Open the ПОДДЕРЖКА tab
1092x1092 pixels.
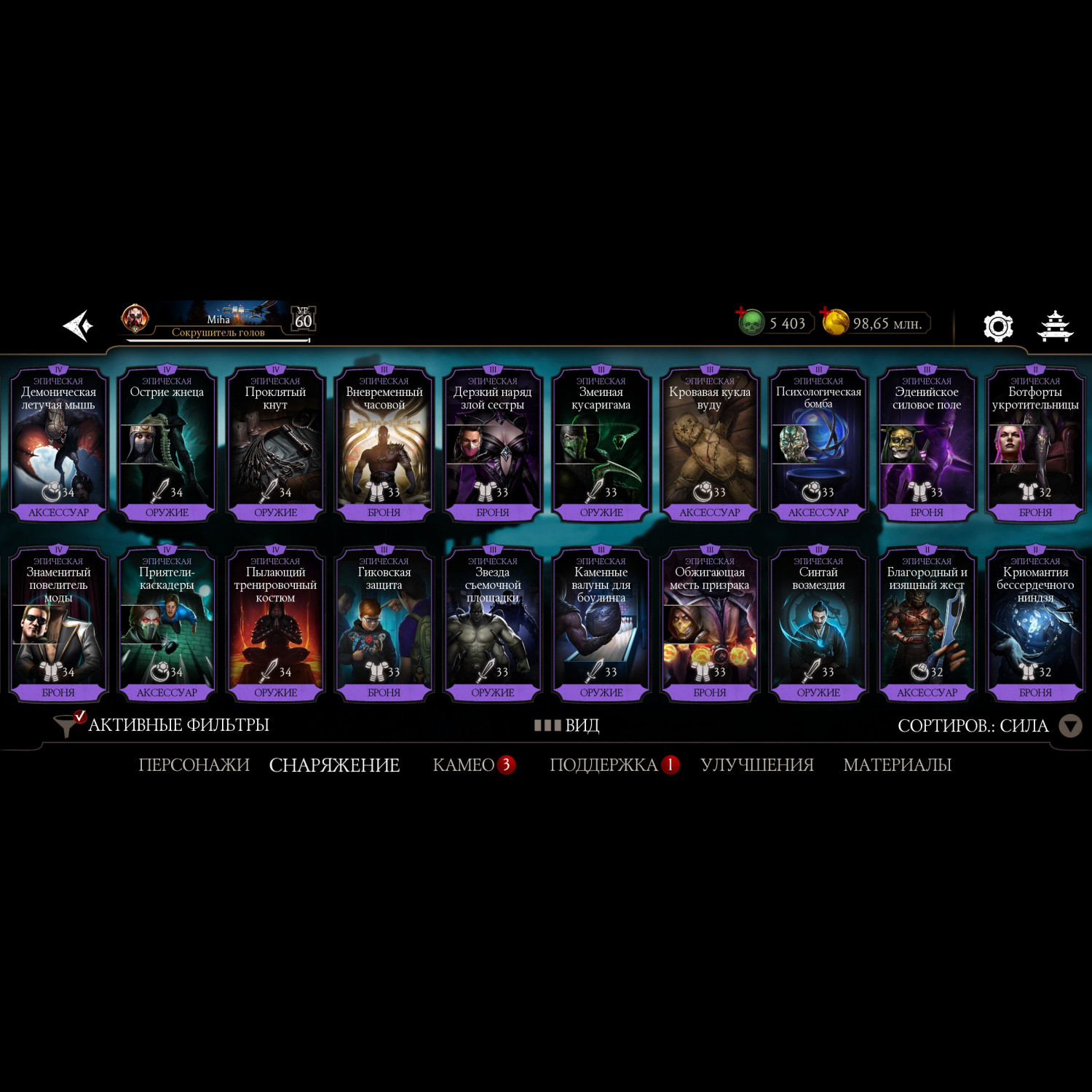point(604,765)
